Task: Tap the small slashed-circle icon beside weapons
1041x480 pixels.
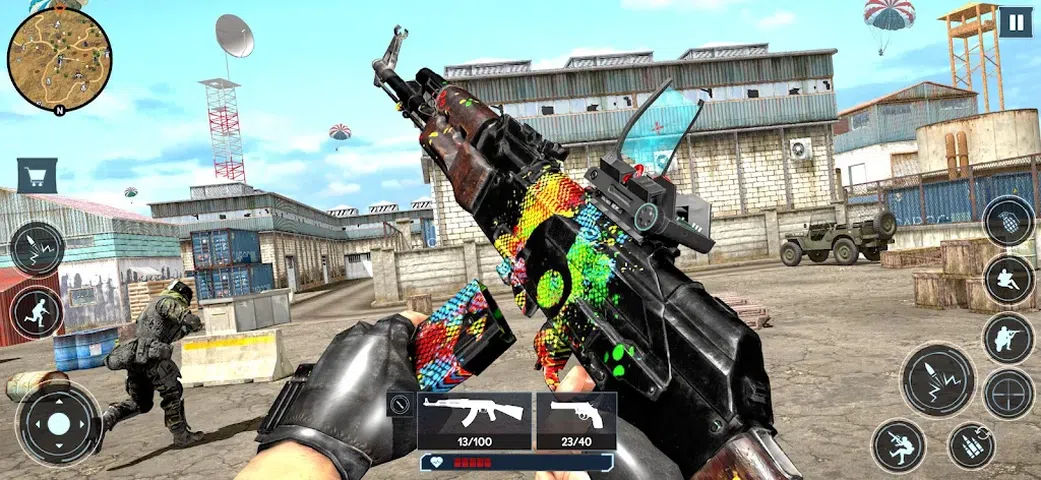Action: click(401, 405)
